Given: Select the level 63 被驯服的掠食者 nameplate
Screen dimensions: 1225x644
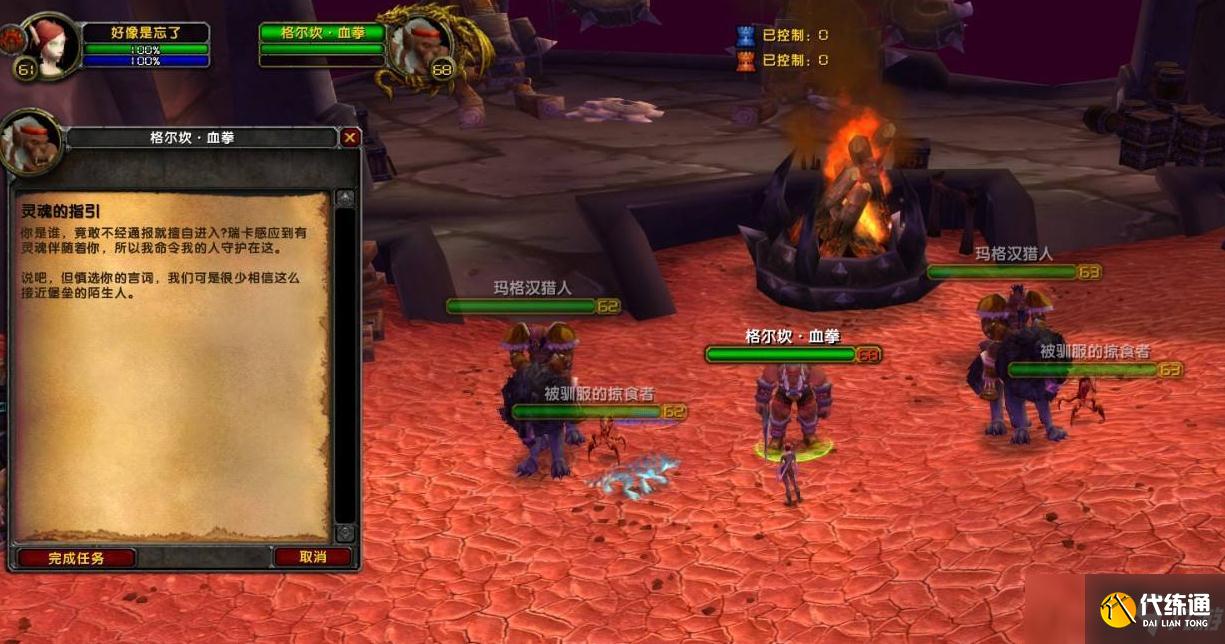Looking at the screenshot, I should pyautogui.click(x=1082, y=369).
